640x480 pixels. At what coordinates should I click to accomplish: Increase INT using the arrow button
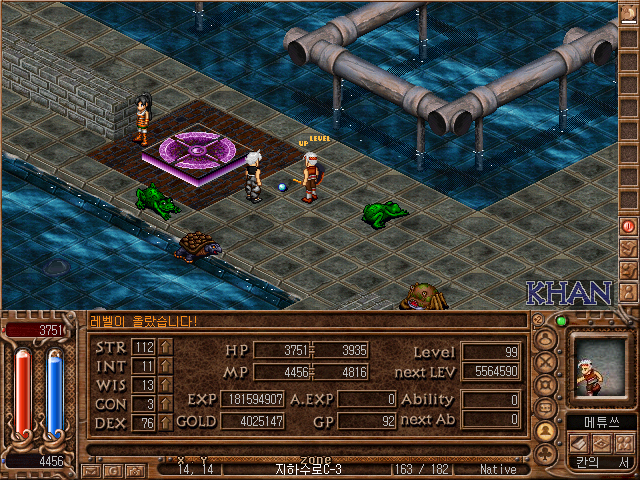pos(165,366)
